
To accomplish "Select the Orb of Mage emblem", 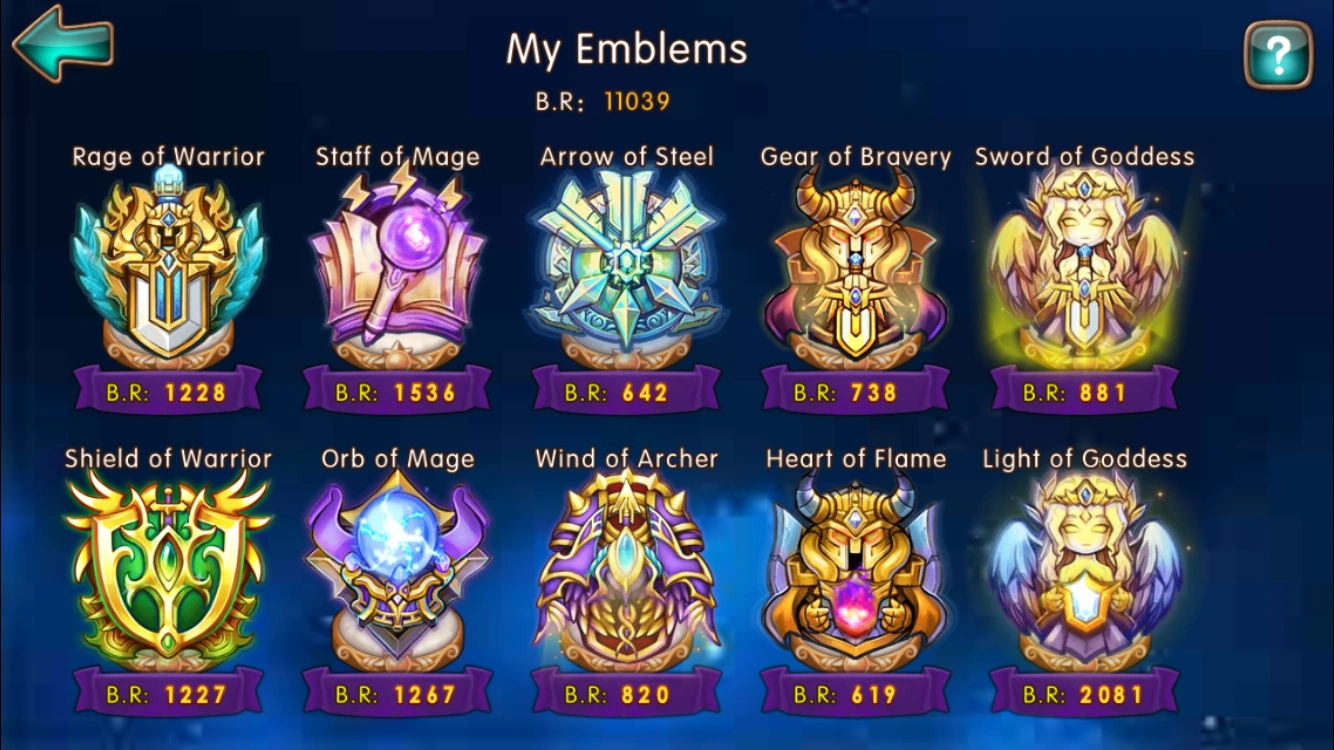I will (x=399, y=572).
